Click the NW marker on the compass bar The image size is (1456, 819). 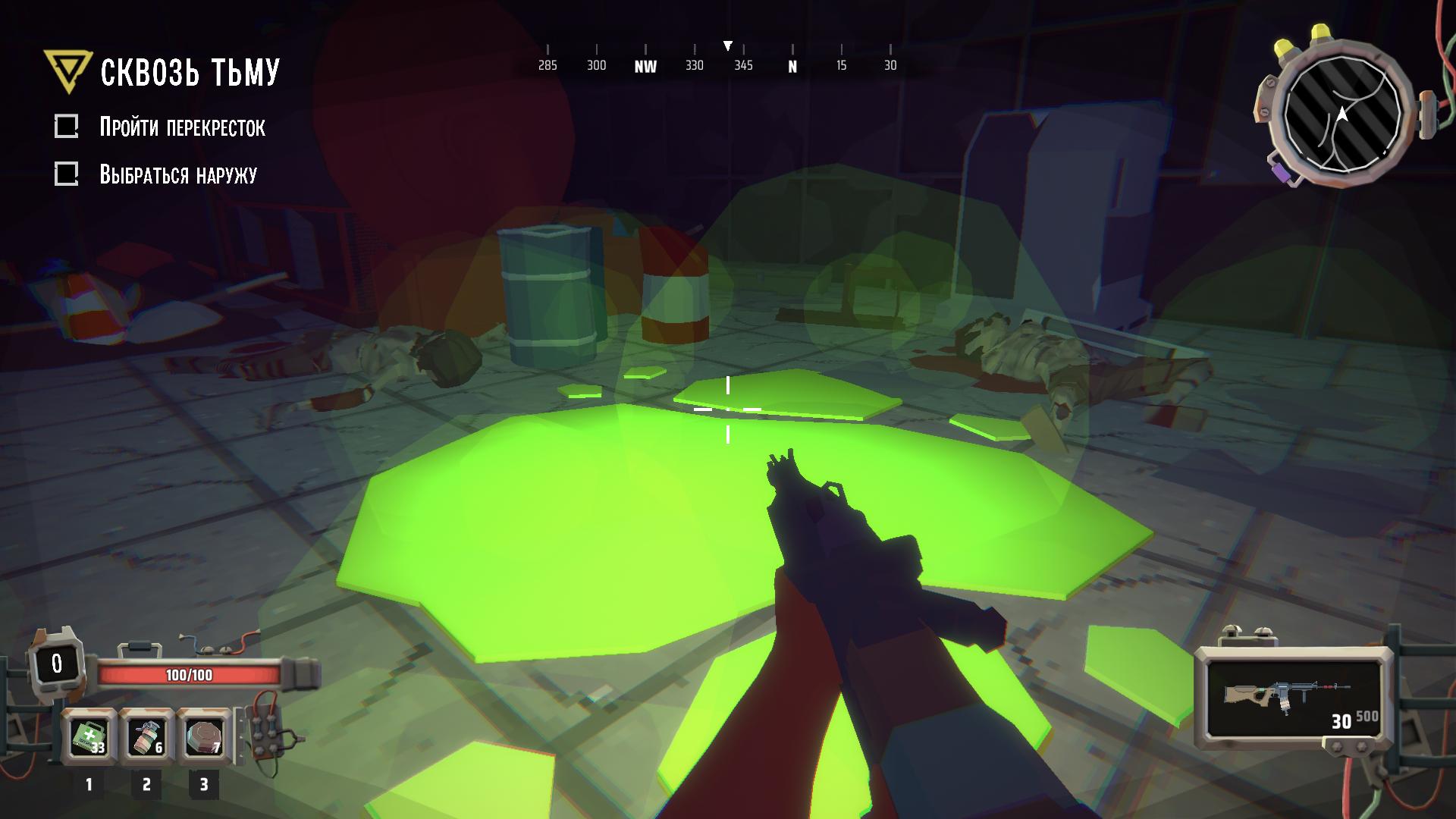pos(645,67)
